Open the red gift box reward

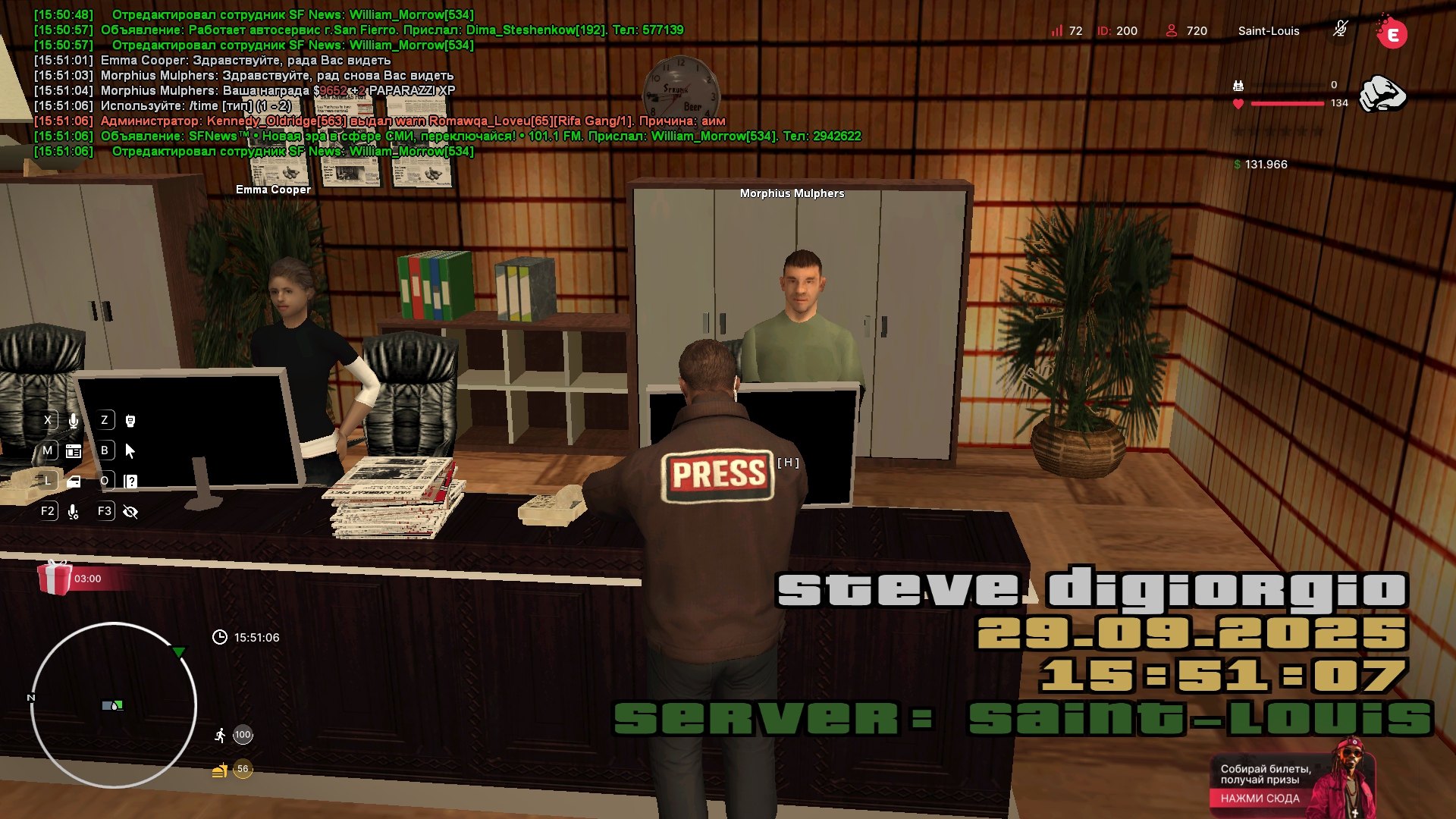click(55, 578)
